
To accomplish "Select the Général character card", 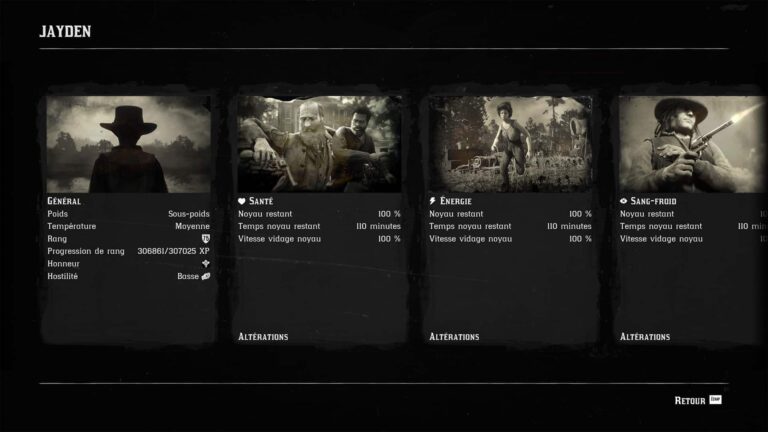I will click(x=128, y=218).
